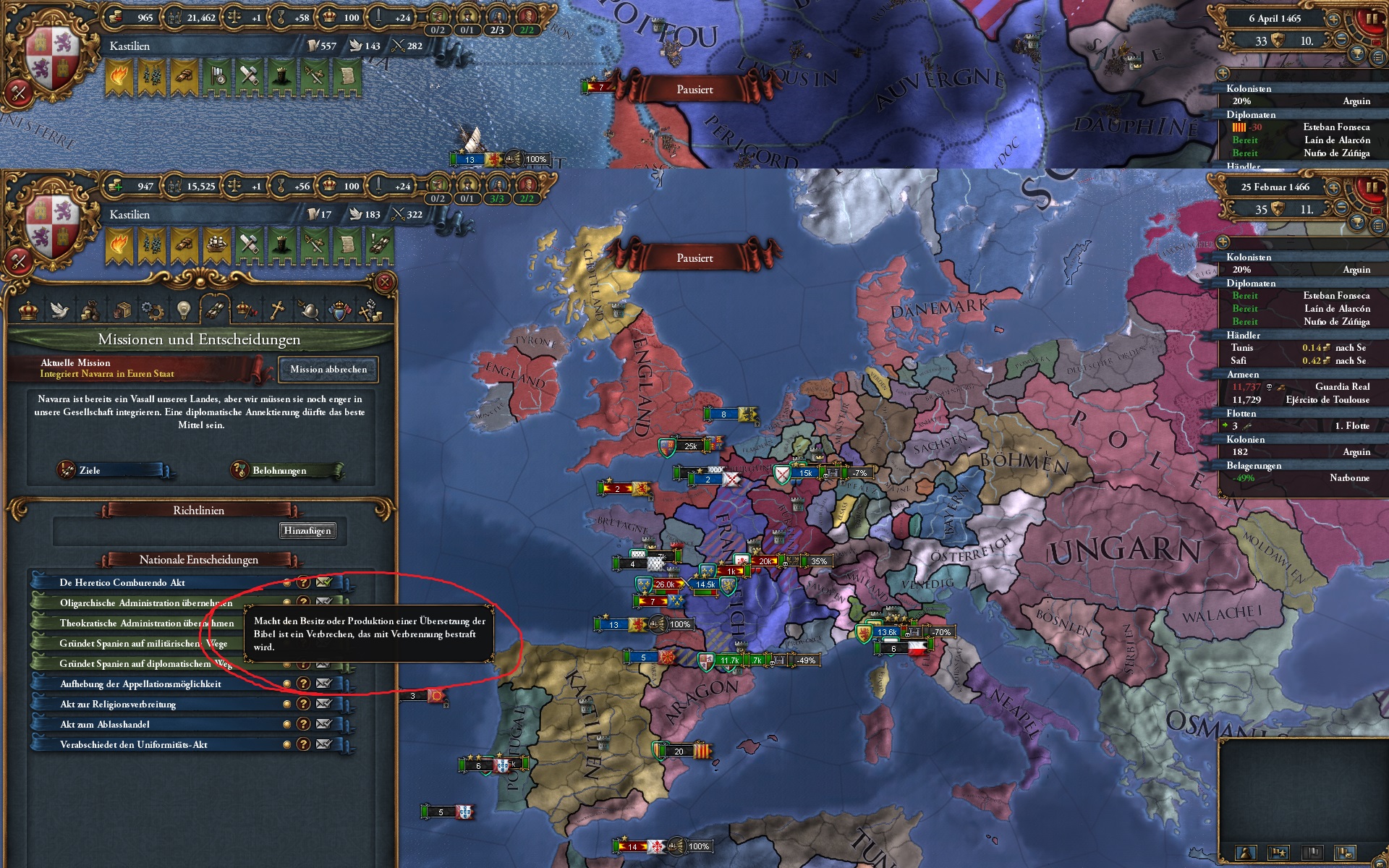The image size is (1389, 868).
Task: Open the military tab with the helmet icon
Action: point(308,310)
